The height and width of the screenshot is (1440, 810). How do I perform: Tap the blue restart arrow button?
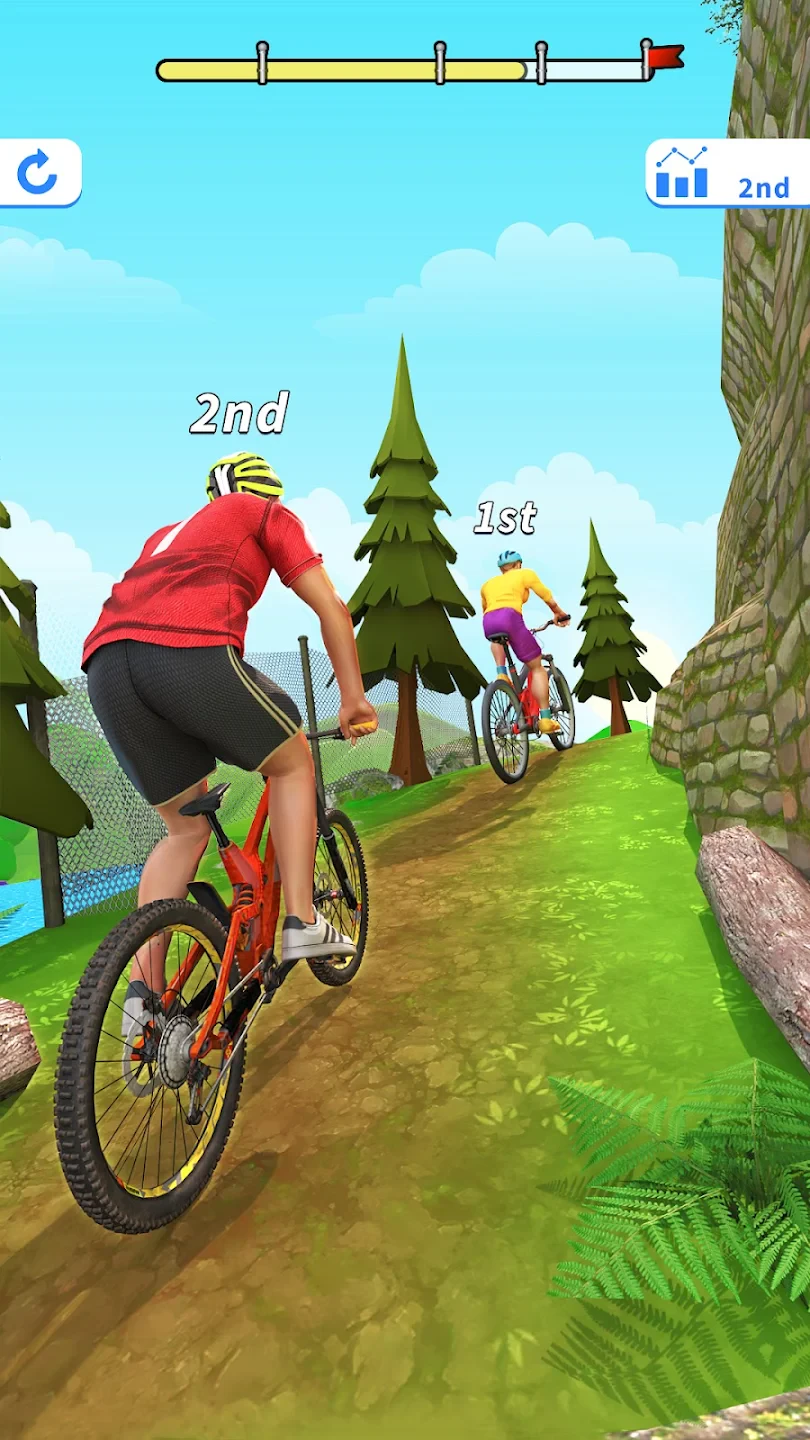click(x=38, y=173)
